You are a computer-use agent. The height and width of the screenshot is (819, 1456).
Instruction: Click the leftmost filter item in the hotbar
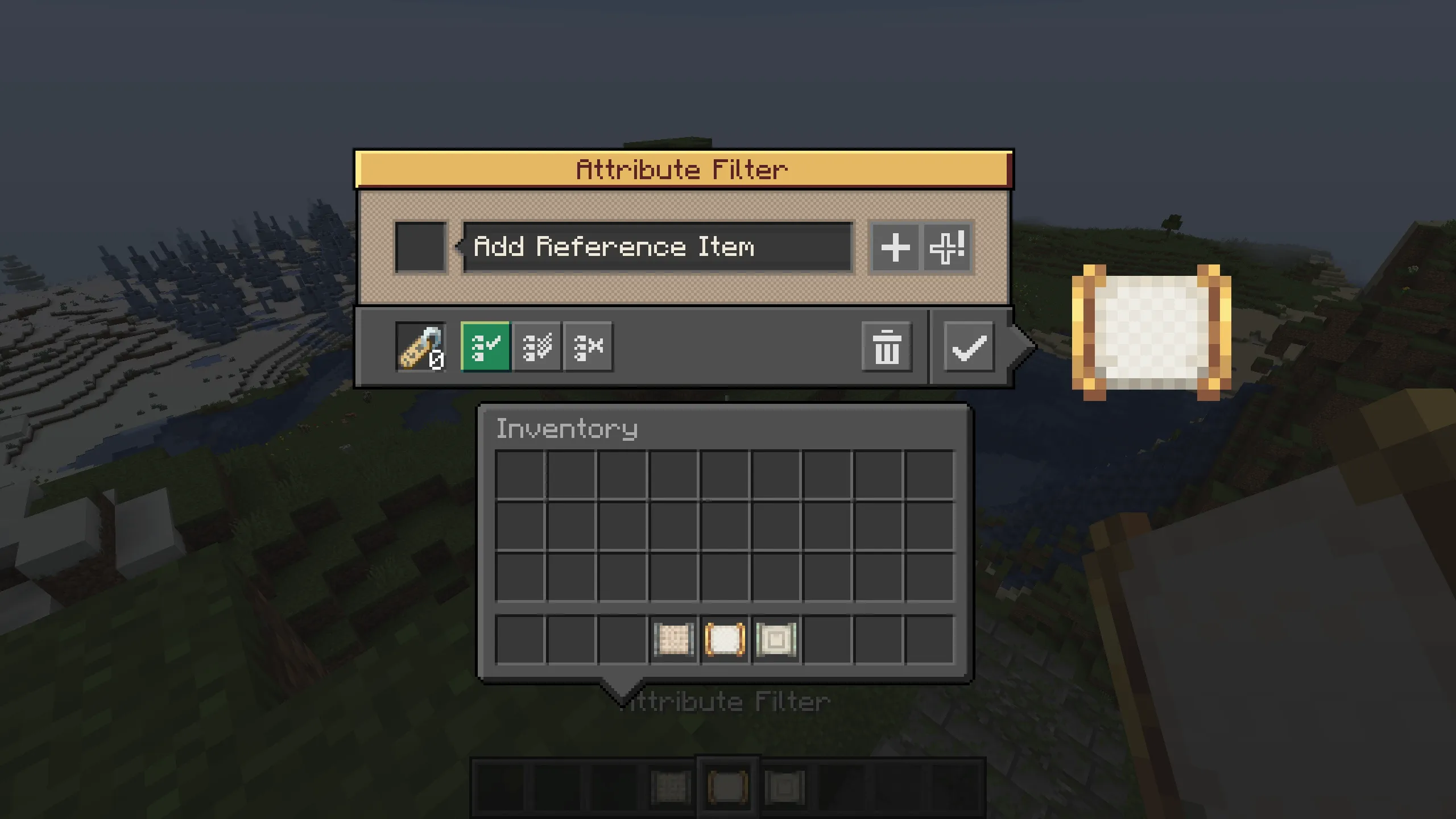coord(672,788)
